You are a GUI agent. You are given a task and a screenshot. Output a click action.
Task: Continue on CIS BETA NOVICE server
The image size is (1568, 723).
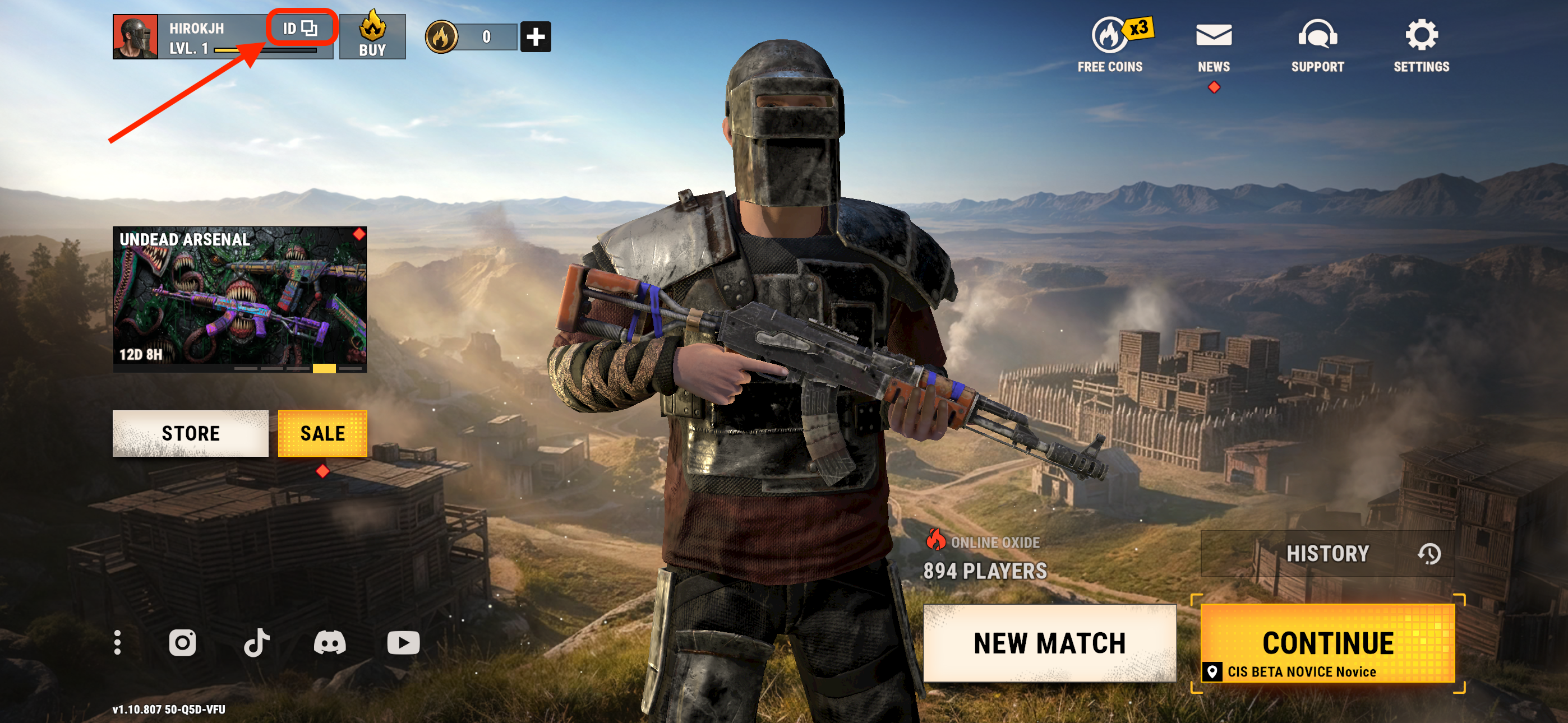(1327, 644)
